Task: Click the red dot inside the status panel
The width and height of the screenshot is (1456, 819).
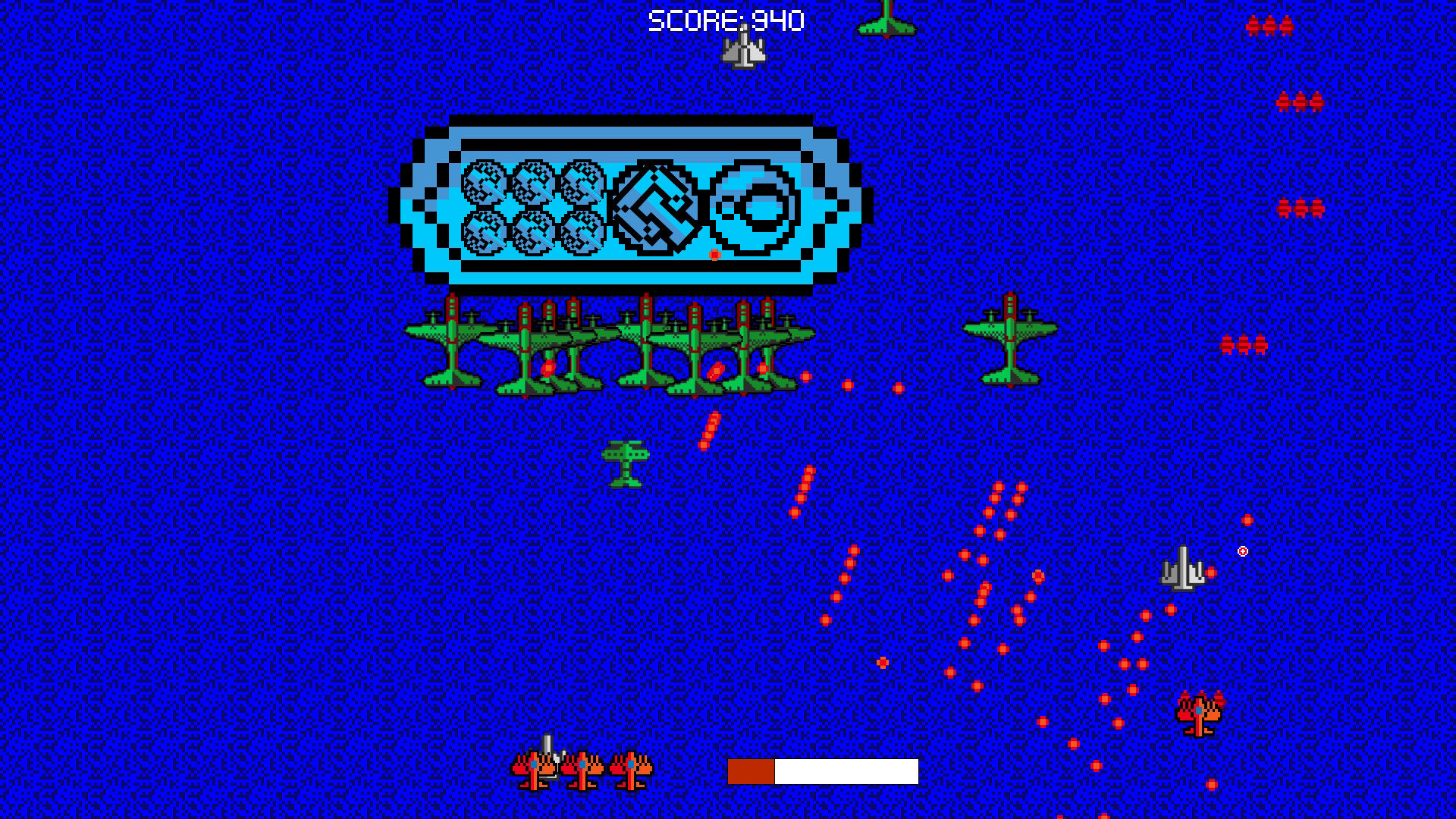Action: (714, 254)
